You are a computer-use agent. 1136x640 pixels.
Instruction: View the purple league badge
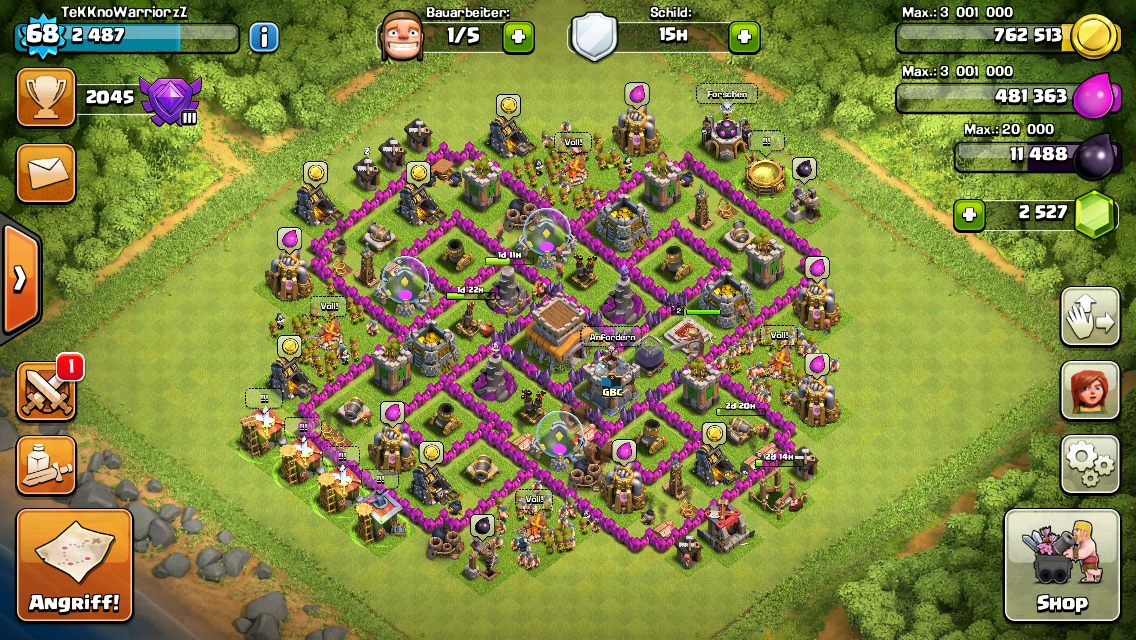170,99
